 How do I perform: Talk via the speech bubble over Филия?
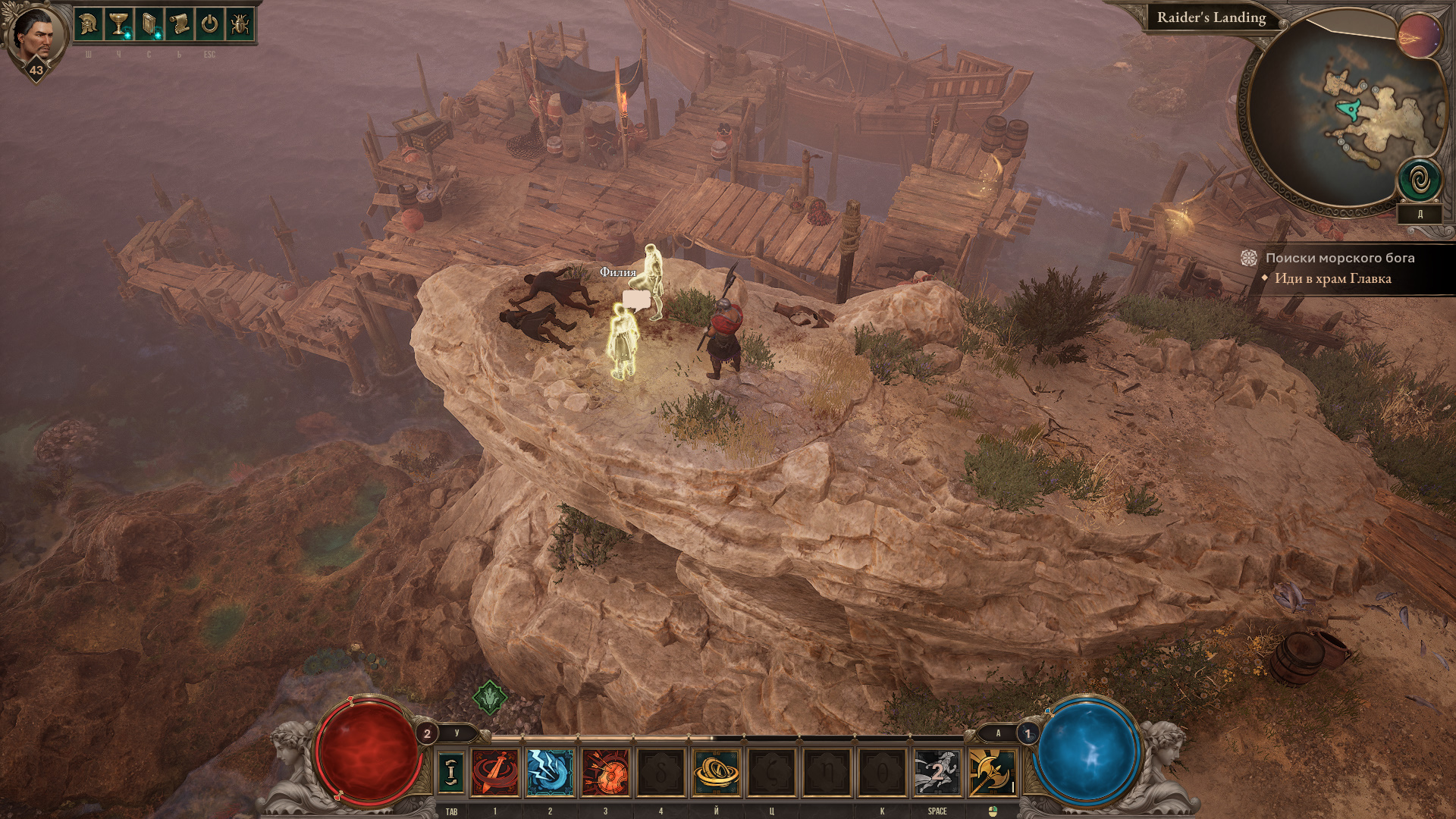pos(636,300)
